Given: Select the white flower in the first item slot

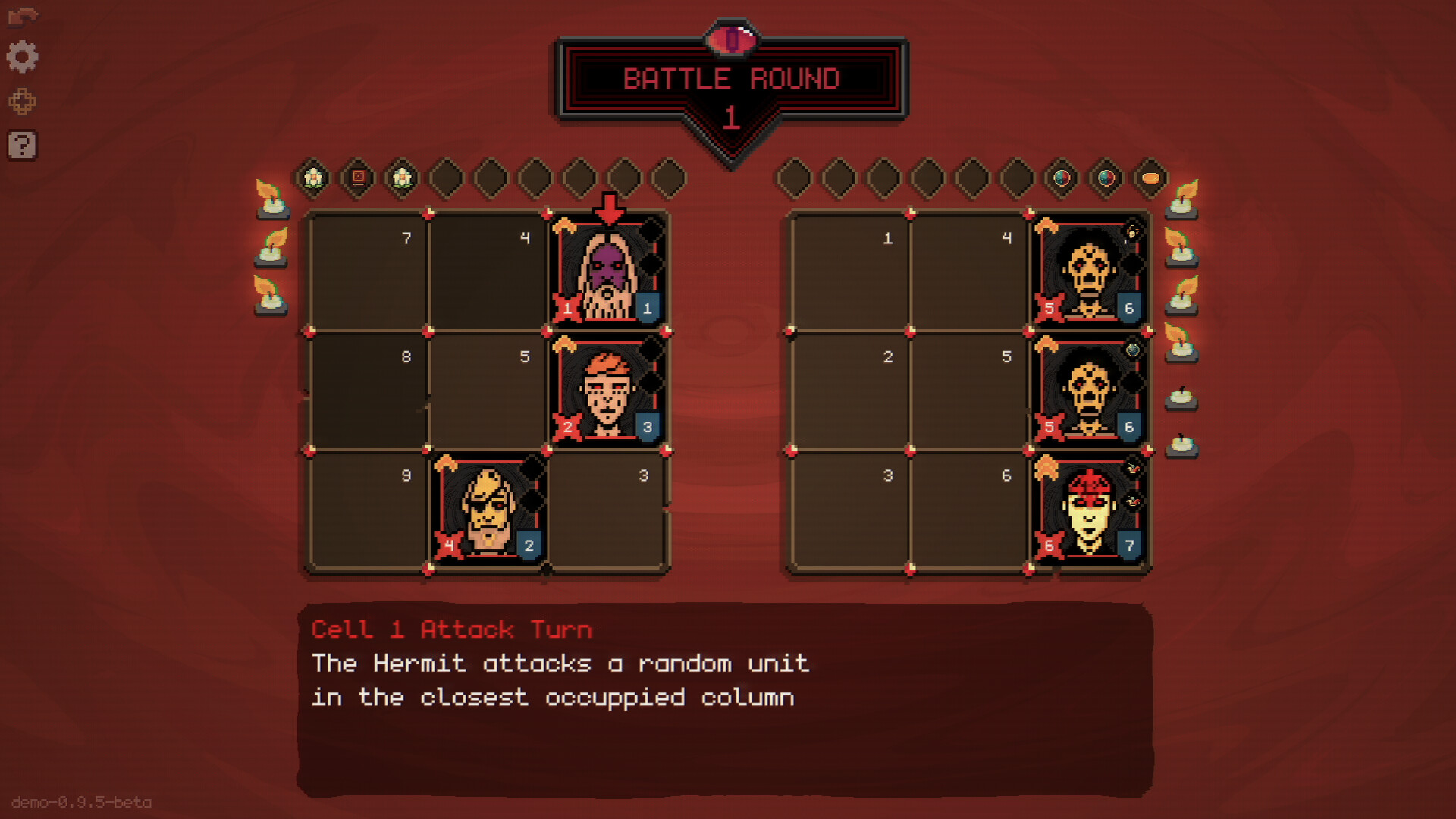Looking at the screenshot, I should coord(313,177).
